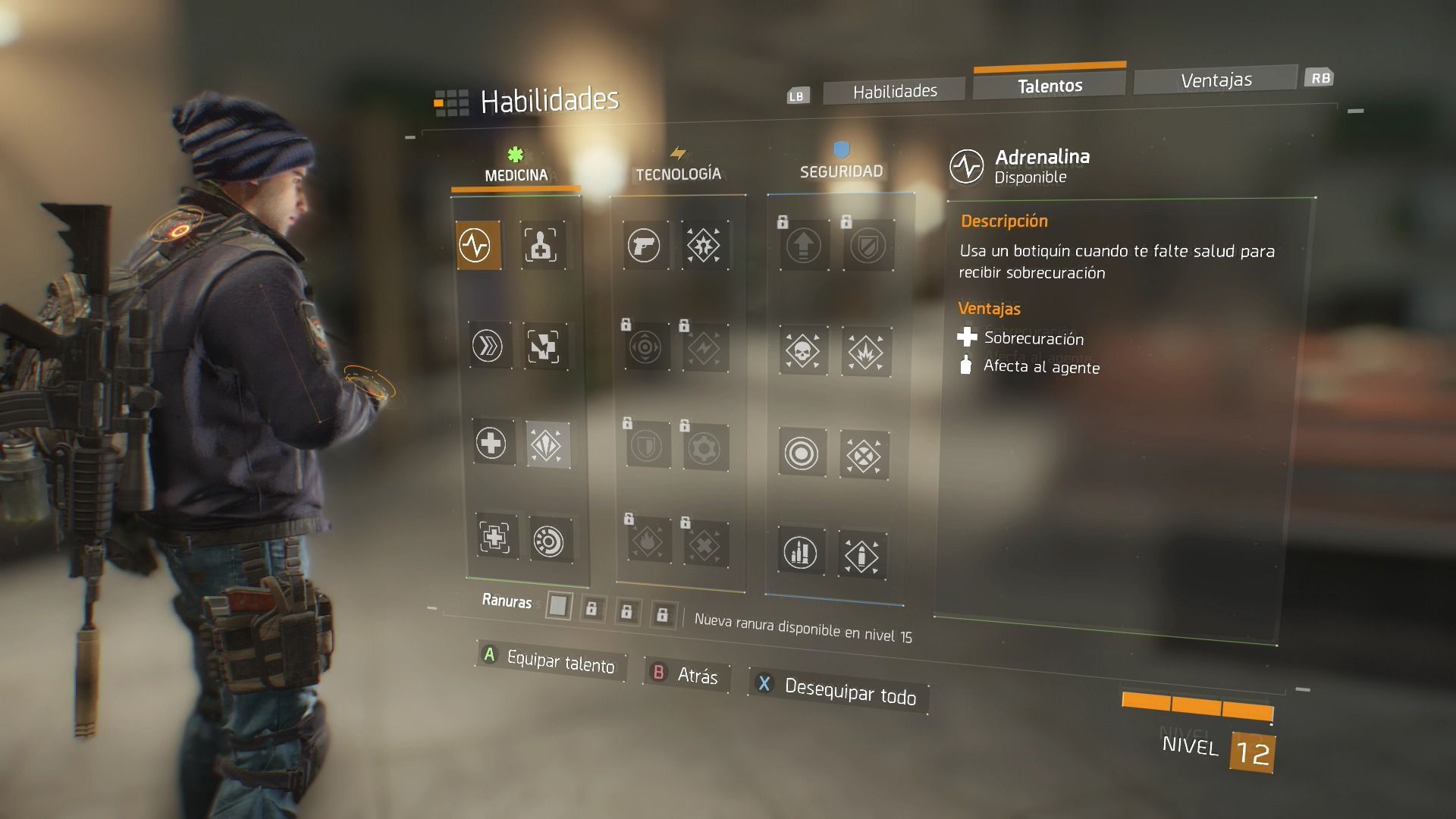Switch to the Ventajas tab

1216,80
